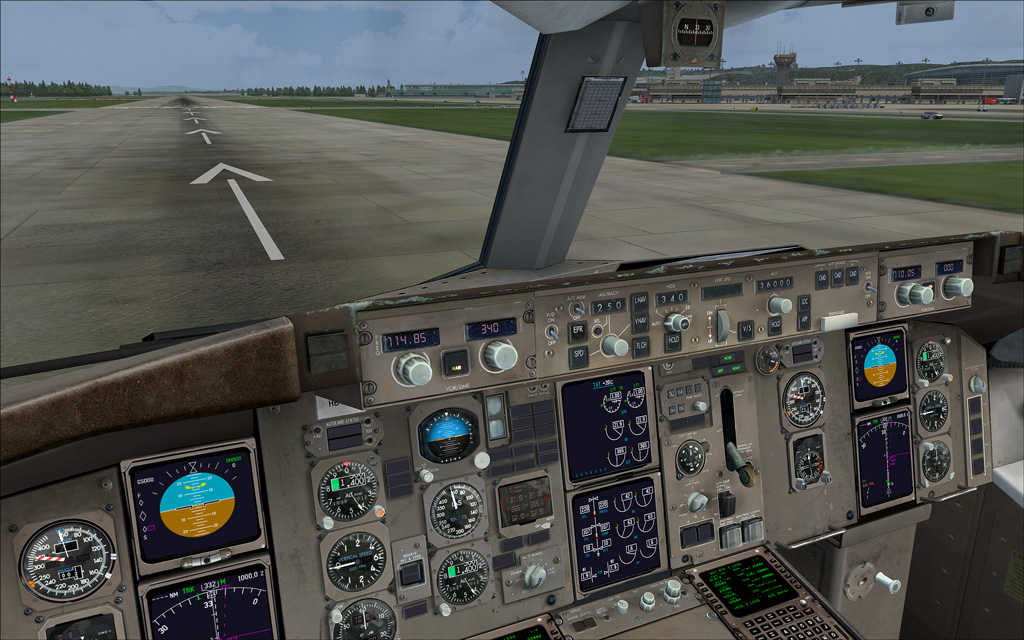
Task: Arm the APP approach button
Action: 803,321
